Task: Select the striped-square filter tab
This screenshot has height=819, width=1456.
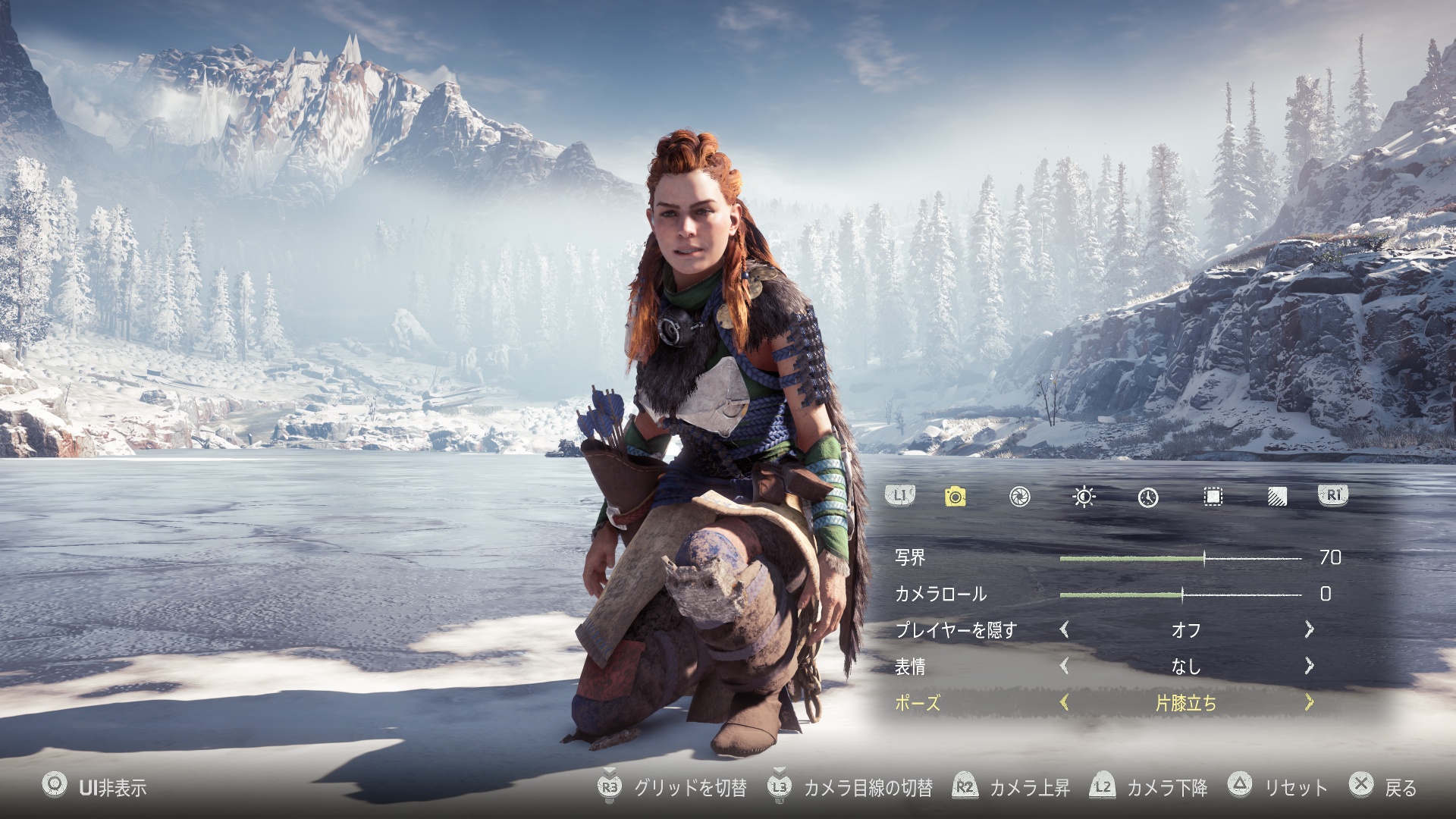Action: click(x=1277, y=497)
